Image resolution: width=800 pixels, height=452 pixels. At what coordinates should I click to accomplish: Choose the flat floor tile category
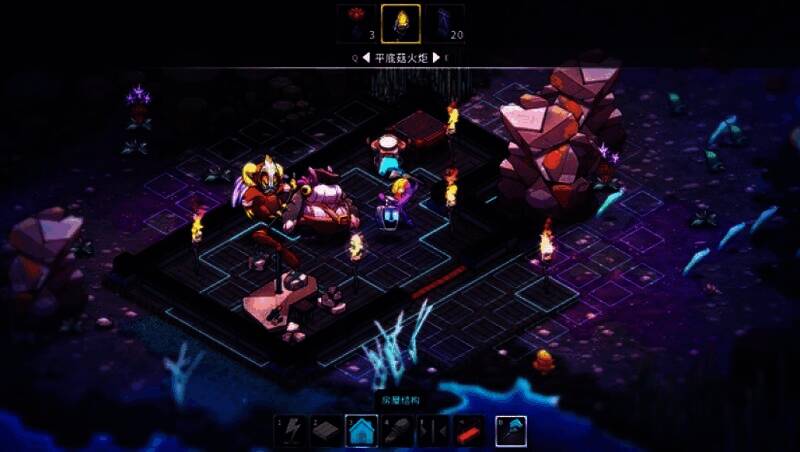coord(326,430)
